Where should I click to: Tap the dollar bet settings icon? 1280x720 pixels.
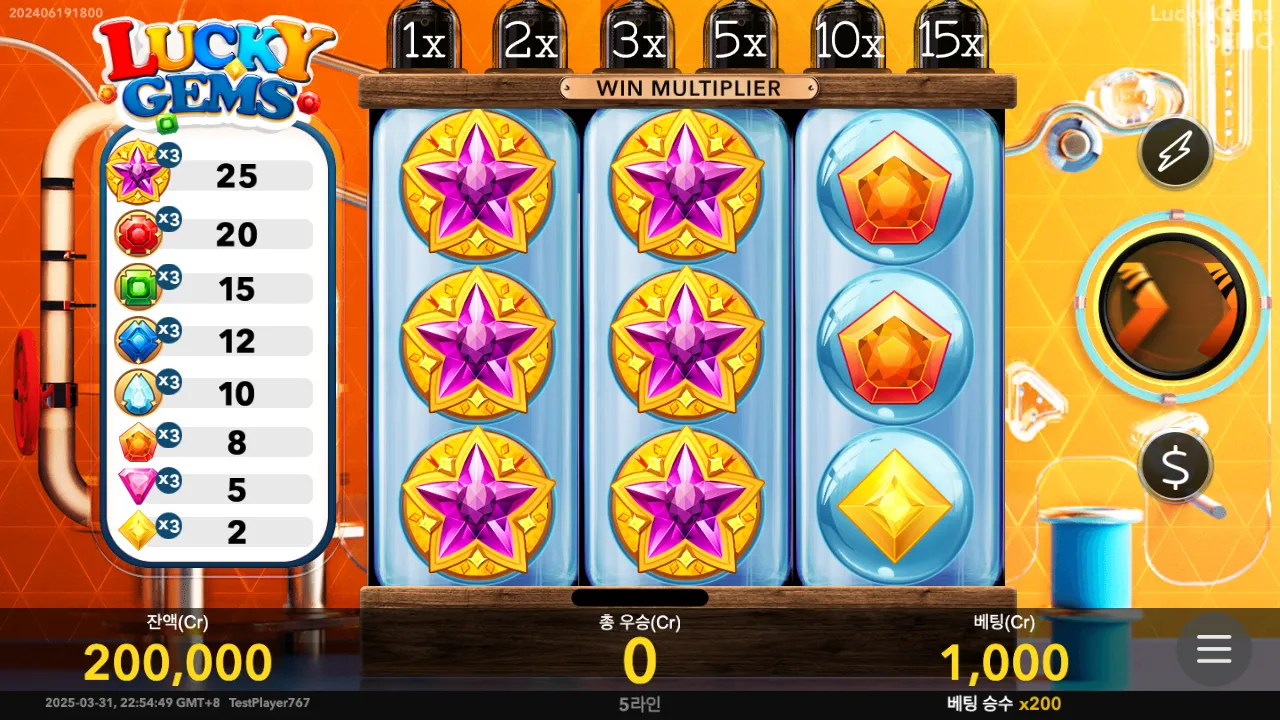point(1175,466)
